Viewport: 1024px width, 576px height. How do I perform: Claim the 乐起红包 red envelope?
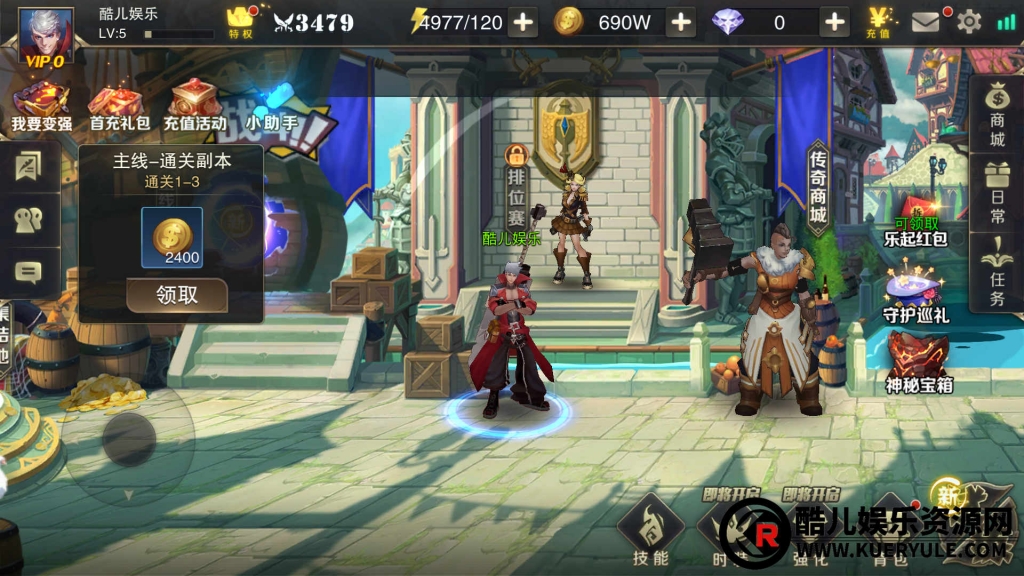[x=915, y=222]
